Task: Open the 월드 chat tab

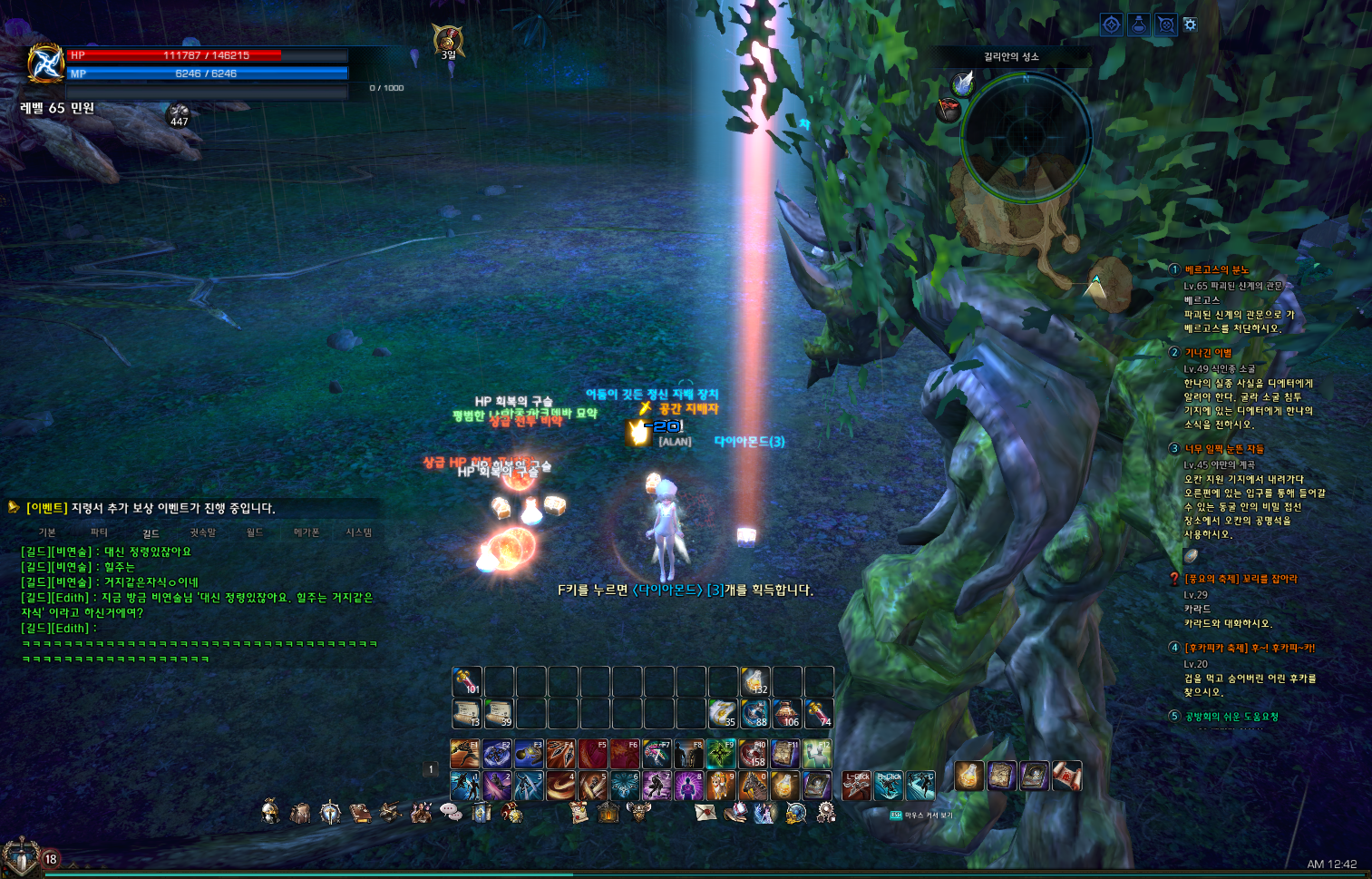Action: tap(255, 532)
